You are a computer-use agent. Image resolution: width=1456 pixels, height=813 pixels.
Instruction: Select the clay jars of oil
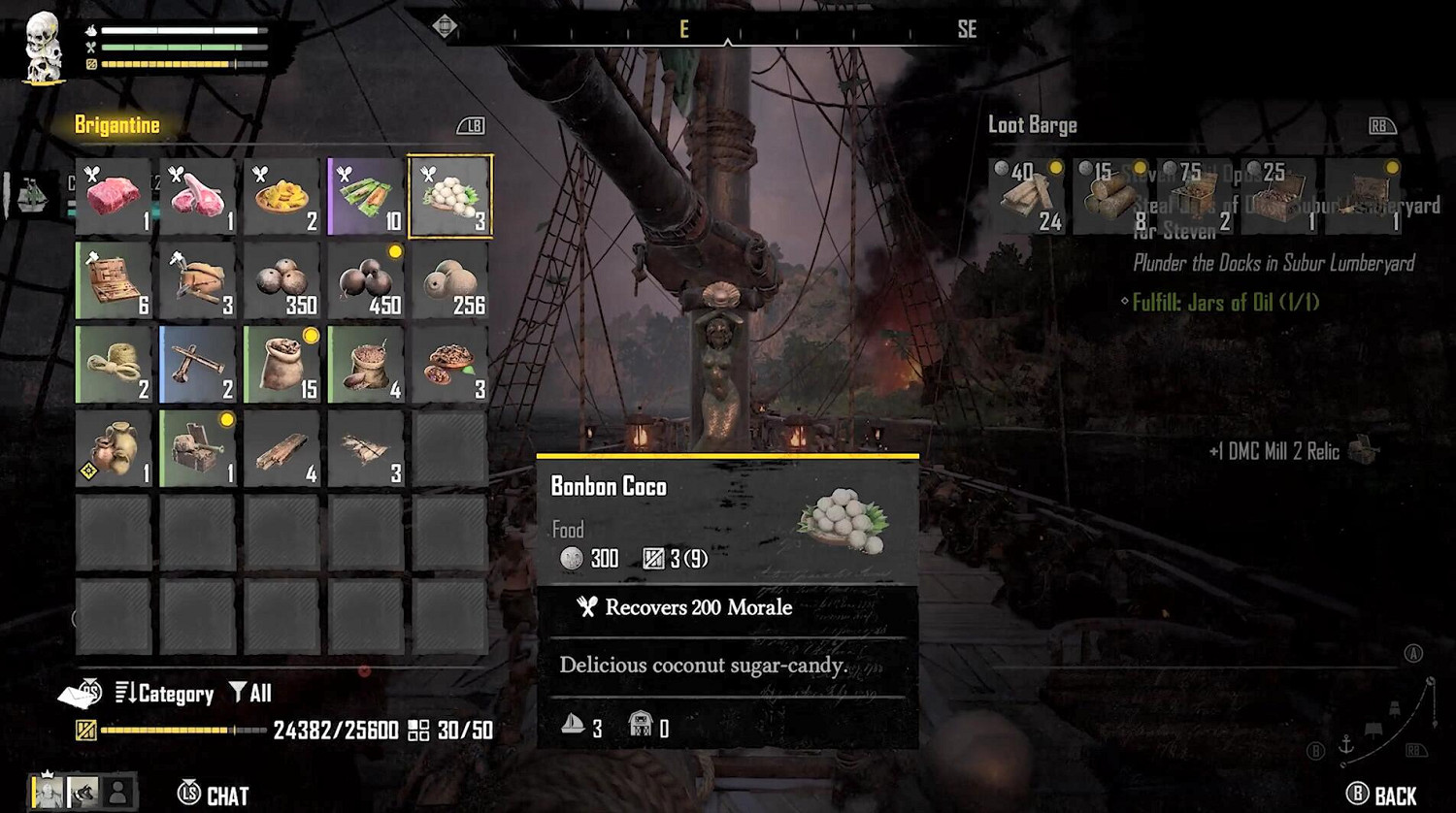(114, 448)
